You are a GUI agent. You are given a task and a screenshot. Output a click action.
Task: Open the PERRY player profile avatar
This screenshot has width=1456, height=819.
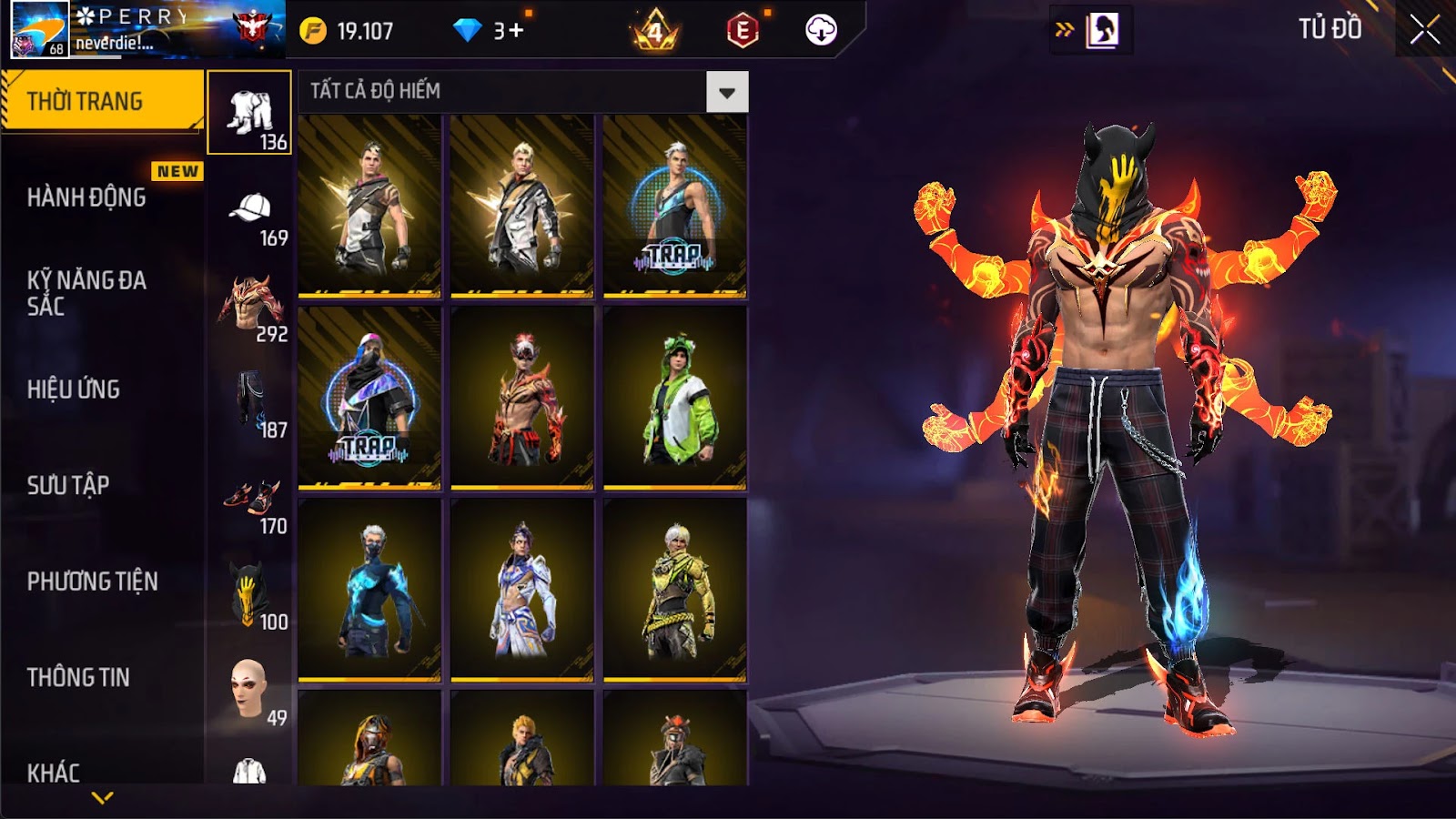point(39,29)
